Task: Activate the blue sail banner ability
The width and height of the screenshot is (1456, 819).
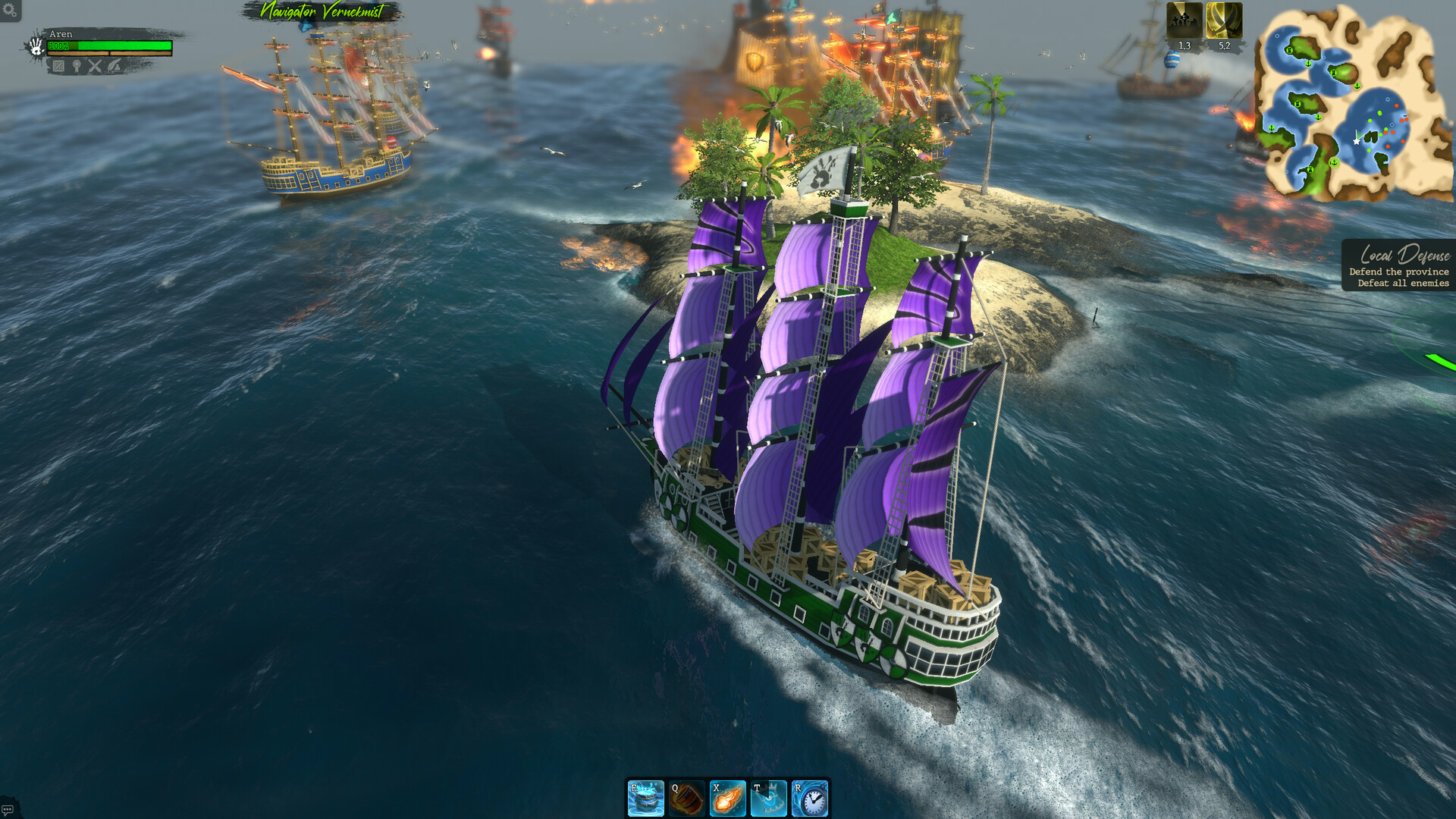Action: [769, 799]
